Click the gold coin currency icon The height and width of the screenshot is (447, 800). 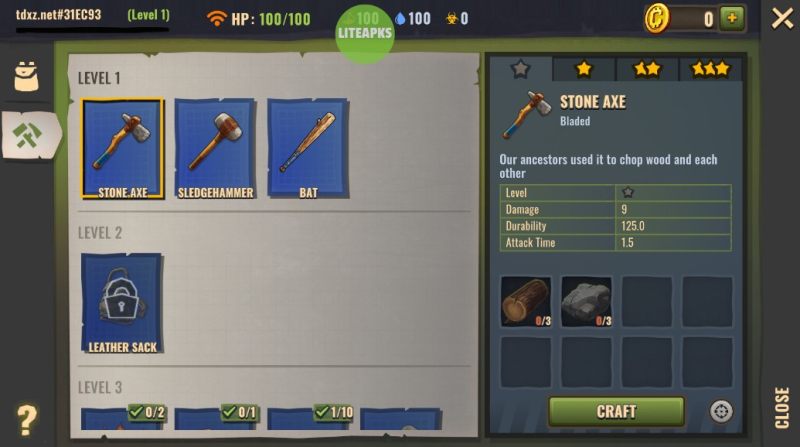click(656, 18)
